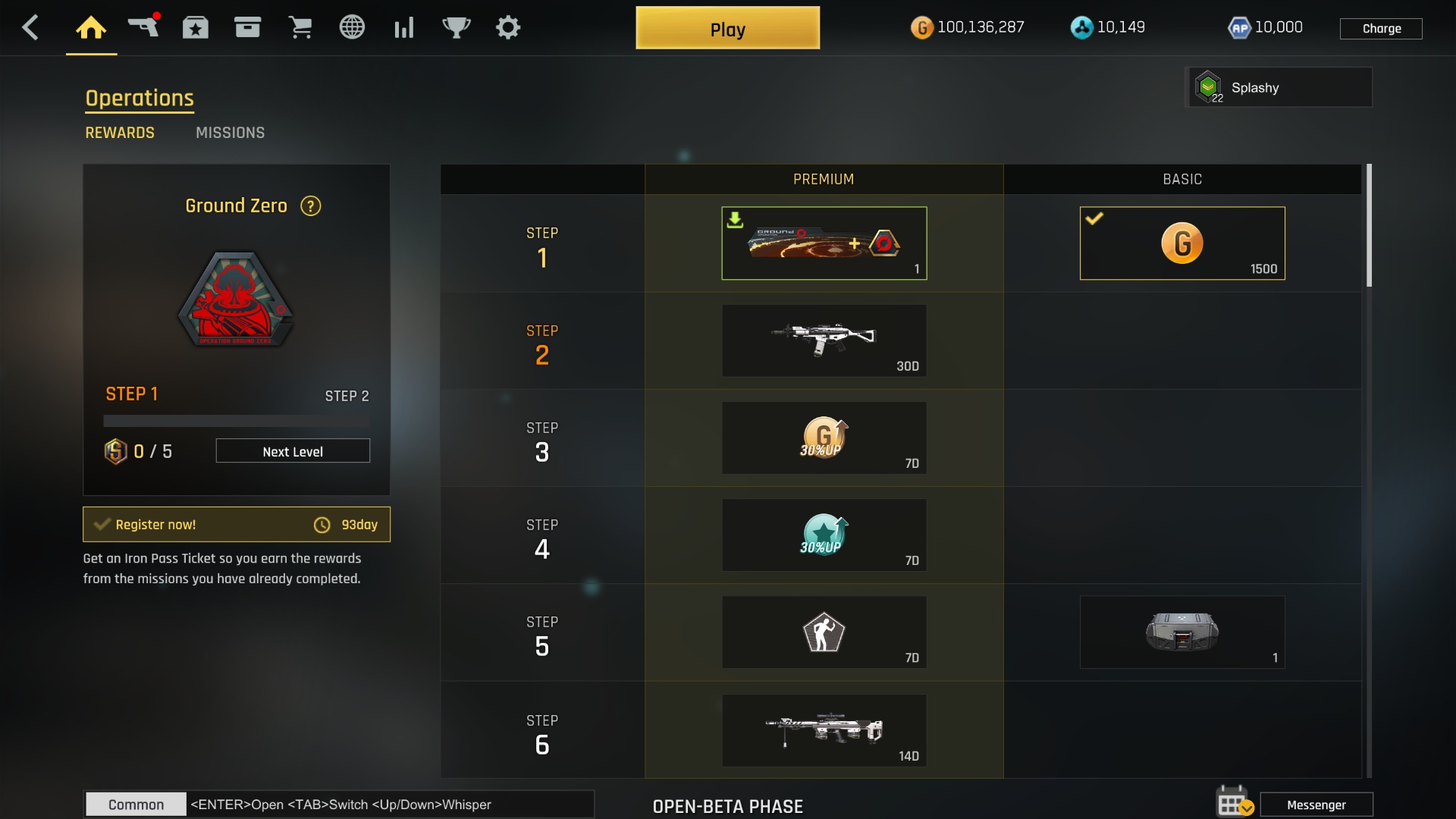This screenshot has height=819, width=1456.
Task: Go back with the arrow button
Action: (x=30, y=28)
